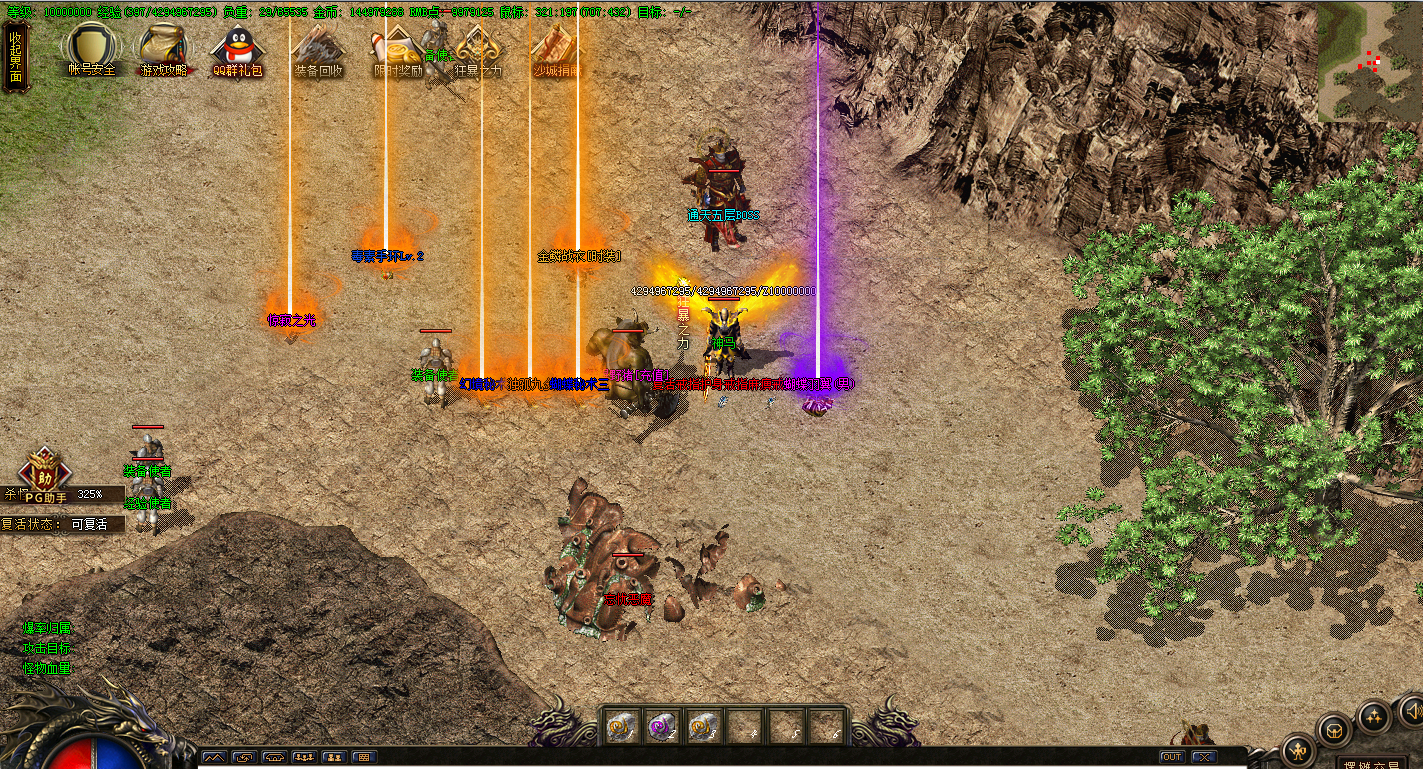Click the X exit button beside OUT
Viewport: 1423px width, 769px height.
[1203, 757]
